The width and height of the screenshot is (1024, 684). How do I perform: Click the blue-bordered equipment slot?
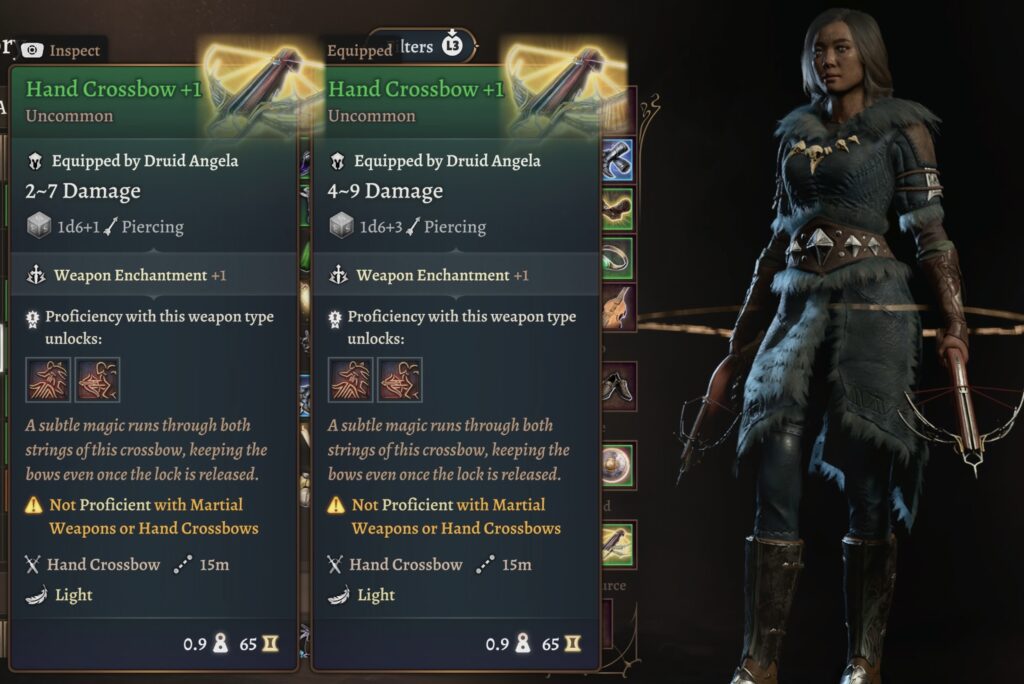[617, 160]
